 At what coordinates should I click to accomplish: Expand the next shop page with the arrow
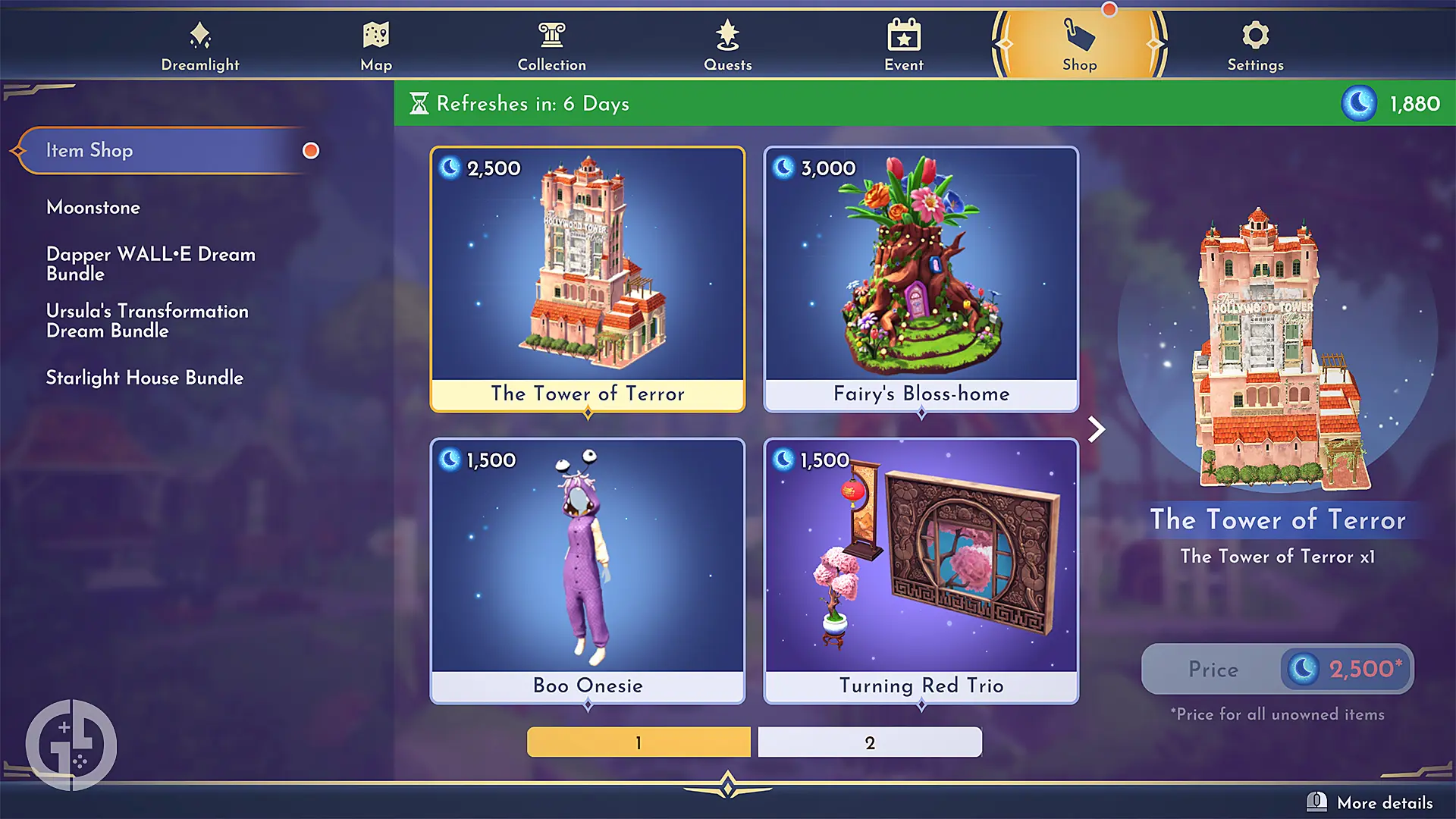(1096, 428)
